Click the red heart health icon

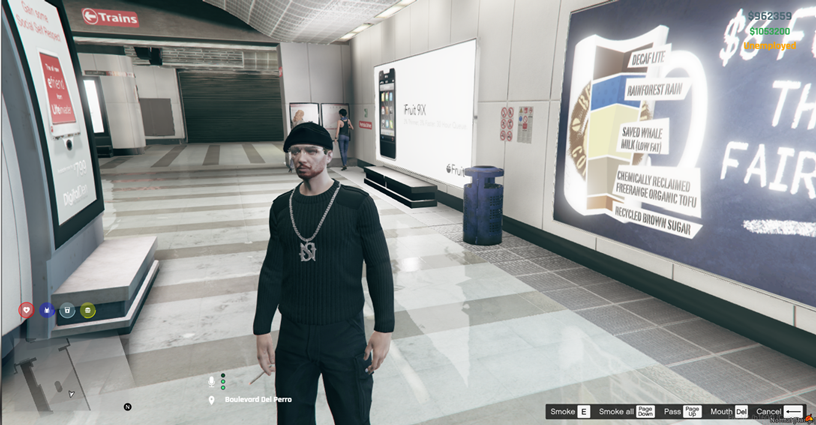(26, 310)
